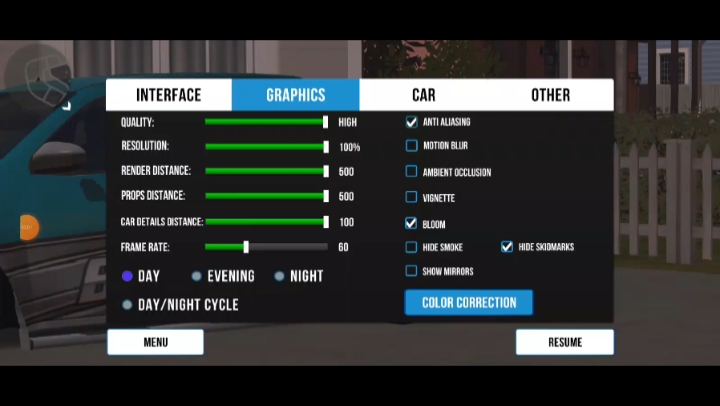Return to the Menu

click(155, 342)
